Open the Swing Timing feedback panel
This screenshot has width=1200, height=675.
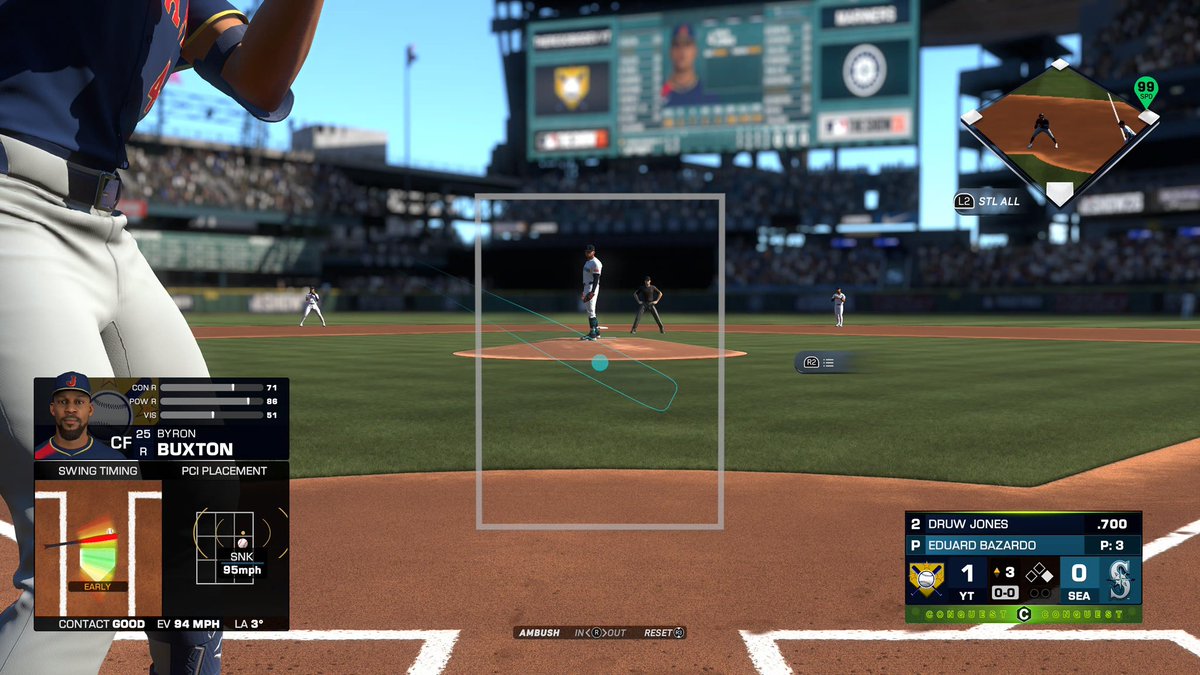[x=98, y=538]
